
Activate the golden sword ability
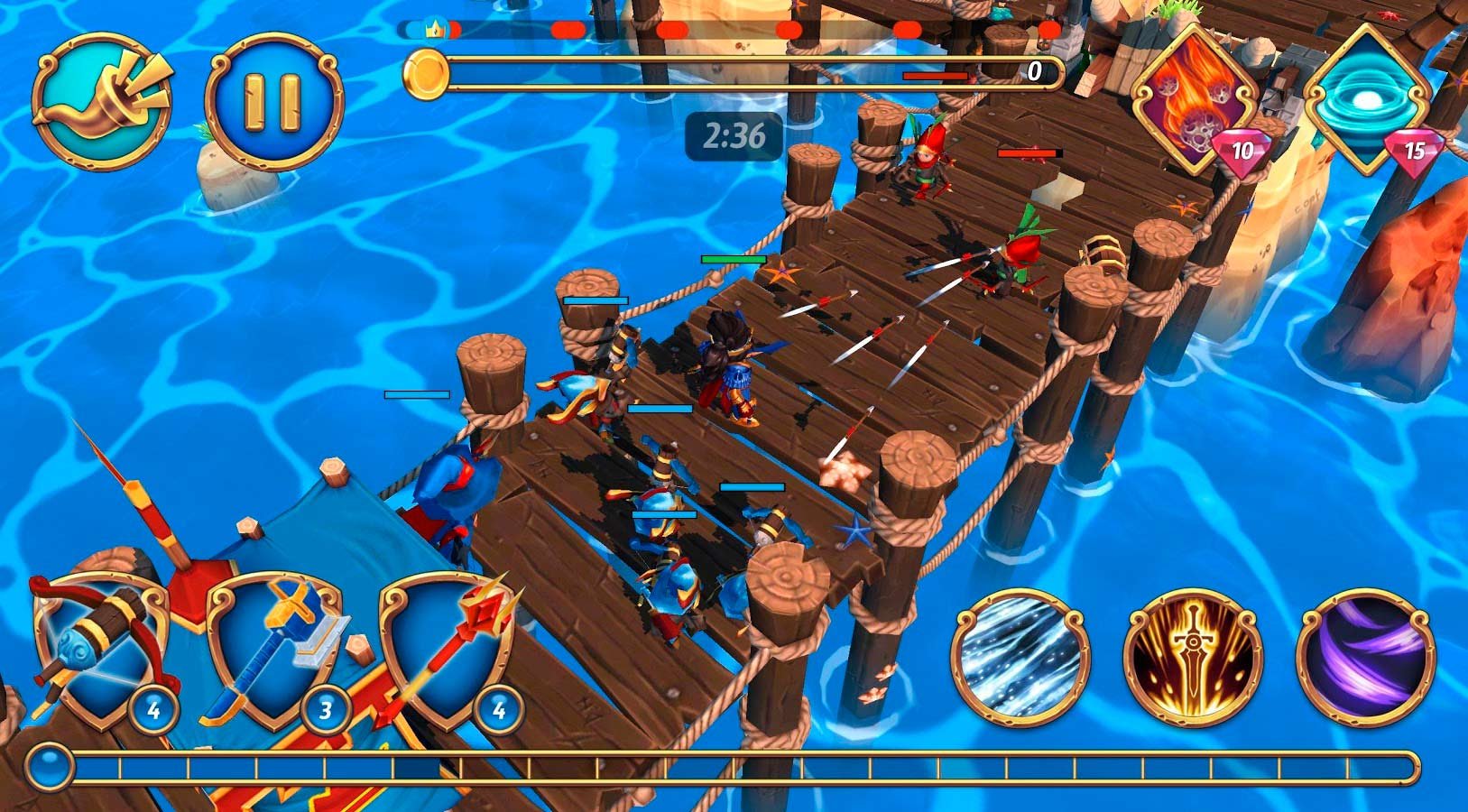click(x=1193, y=657)
